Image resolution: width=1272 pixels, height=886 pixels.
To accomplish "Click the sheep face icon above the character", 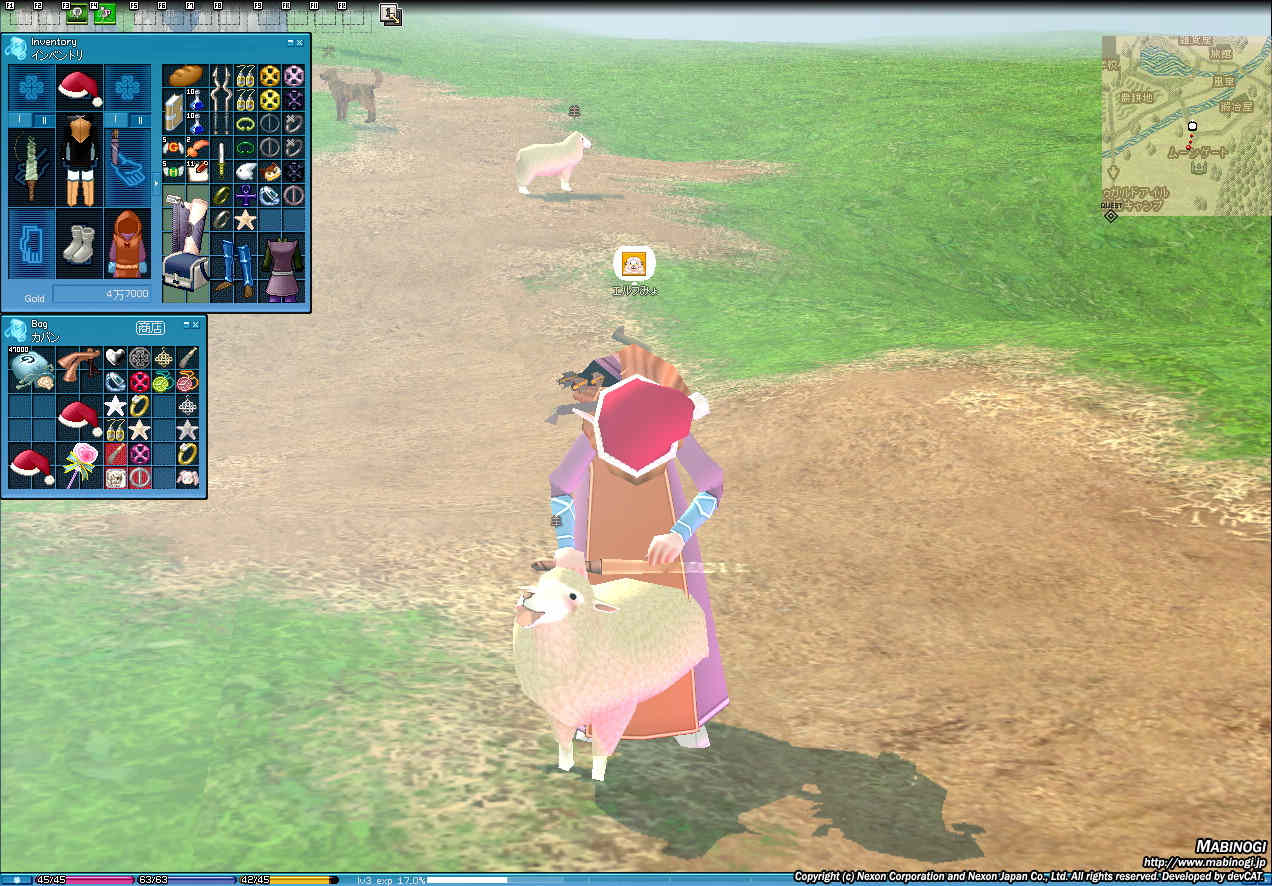I will click(x=634, y=264).
